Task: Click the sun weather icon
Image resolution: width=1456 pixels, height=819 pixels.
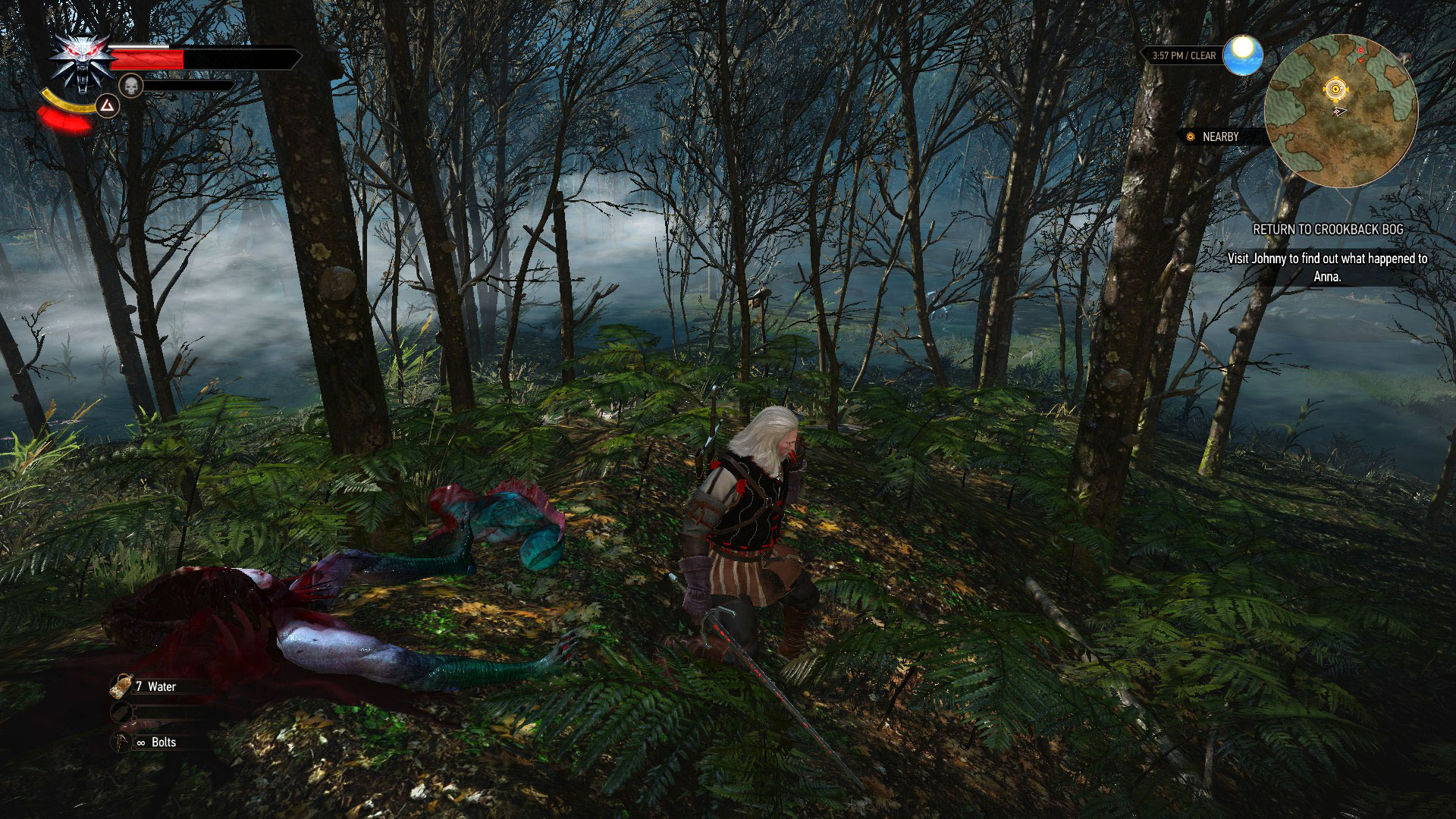Action: (1242, 55)
